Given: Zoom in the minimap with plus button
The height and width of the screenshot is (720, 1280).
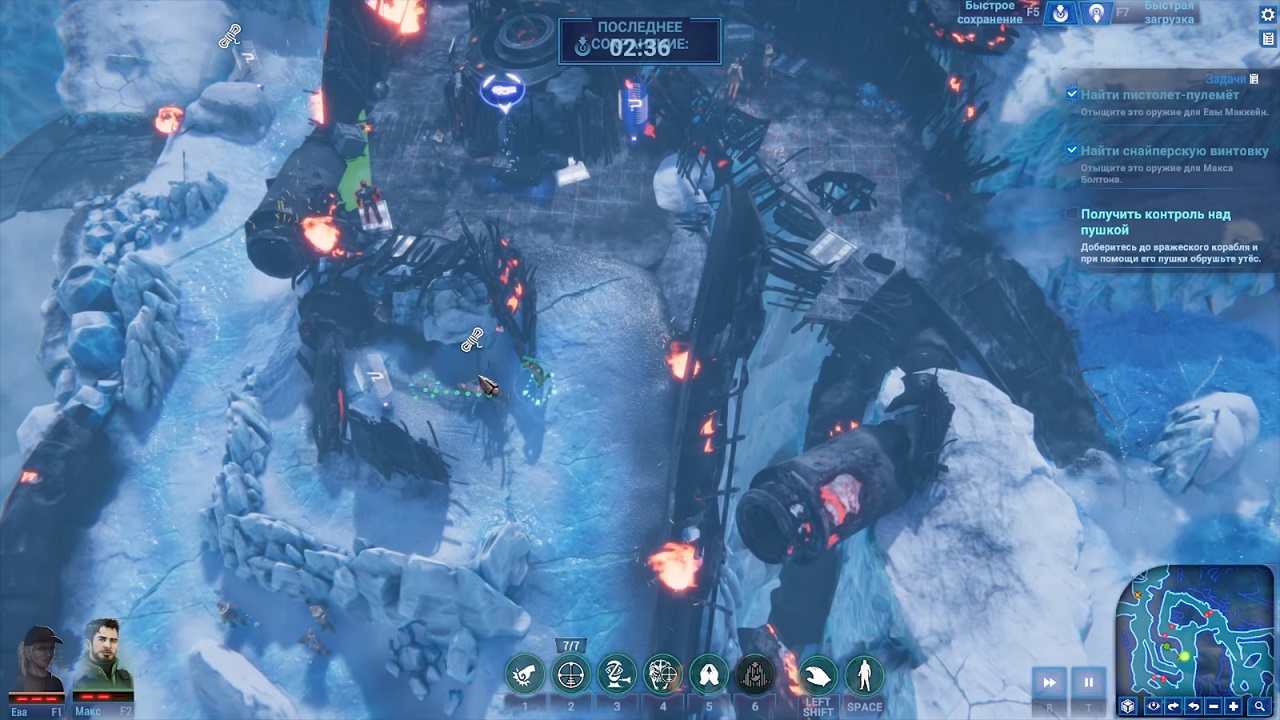Looking at the screenshot, I should click(1233, 707).
